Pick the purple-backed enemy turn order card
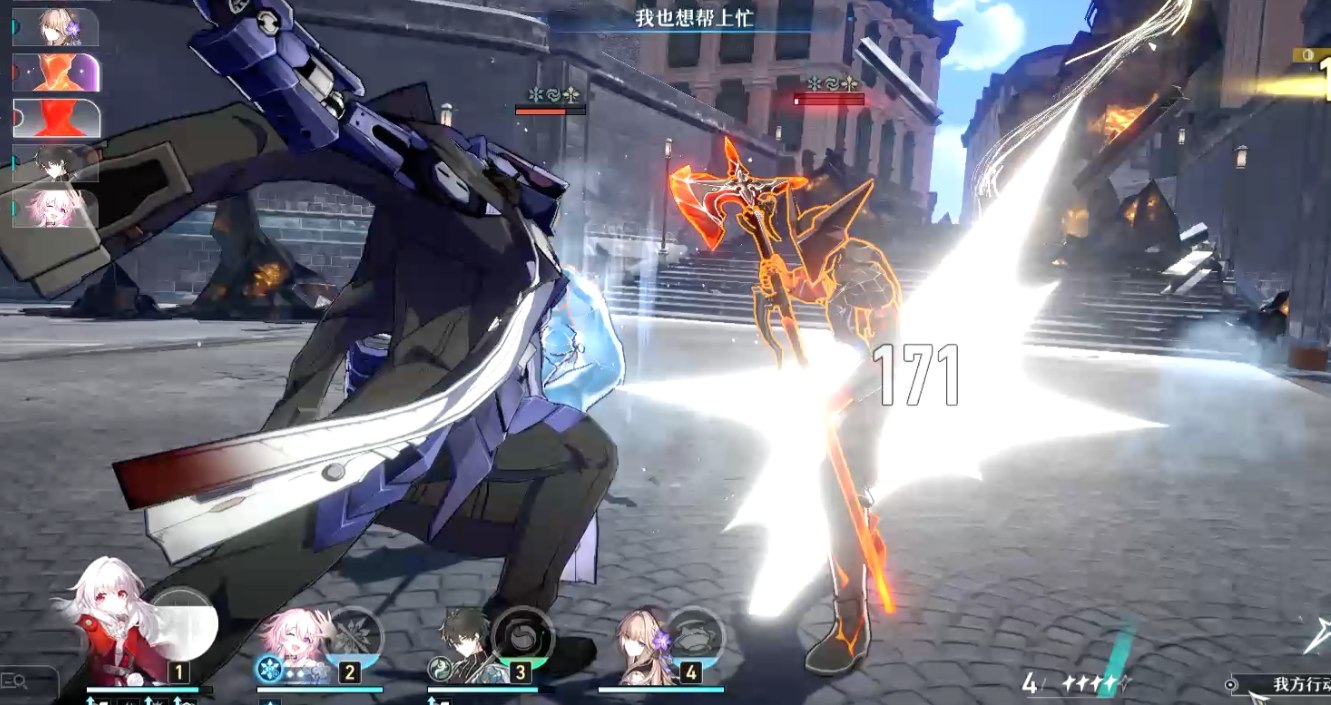Viewport: 1331px width, 705px height. pyautogui.click(x=57, y=73)
